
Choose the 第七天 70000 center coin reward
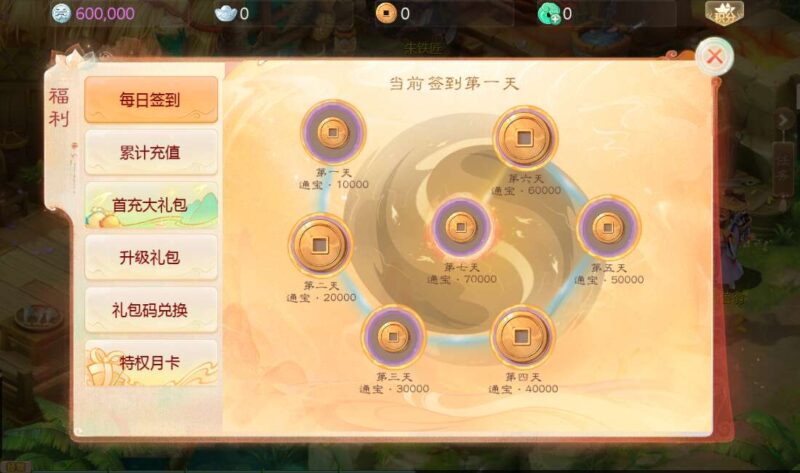459,227
